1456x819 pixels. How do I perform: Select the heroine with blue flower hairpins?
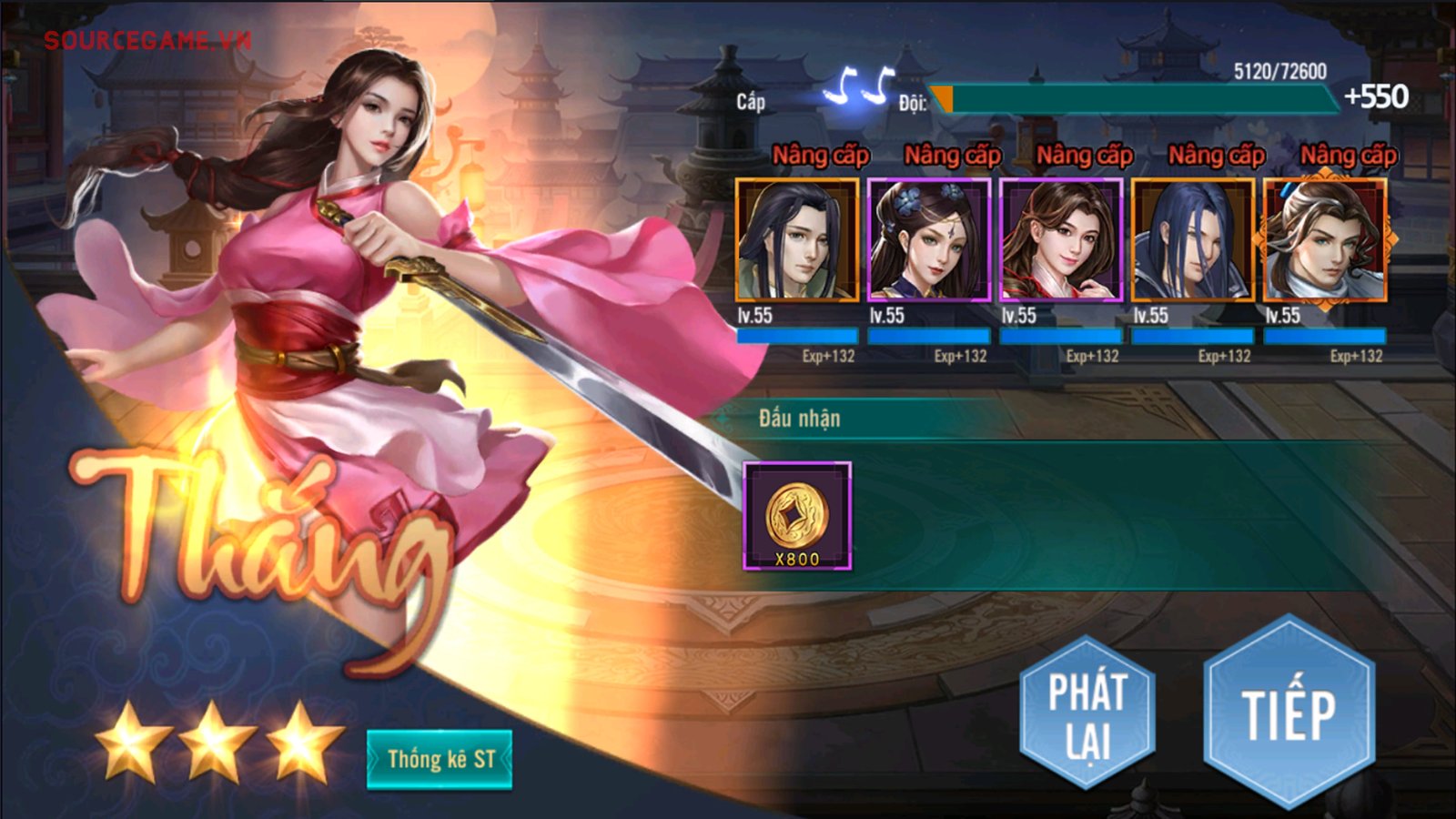tap(929, 240)
